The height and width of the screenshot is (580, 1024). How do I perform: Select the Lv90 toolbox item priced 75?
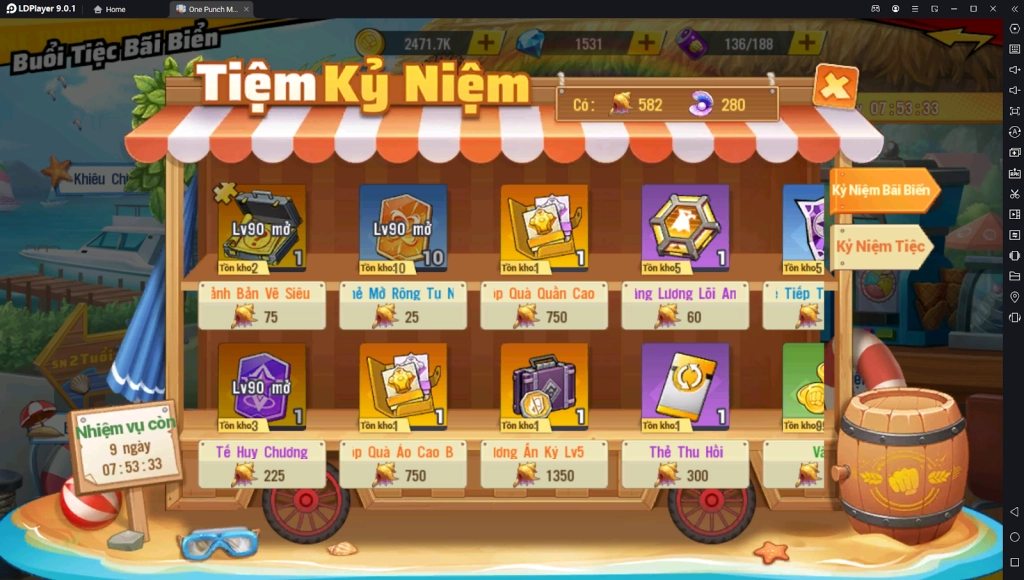262,228
